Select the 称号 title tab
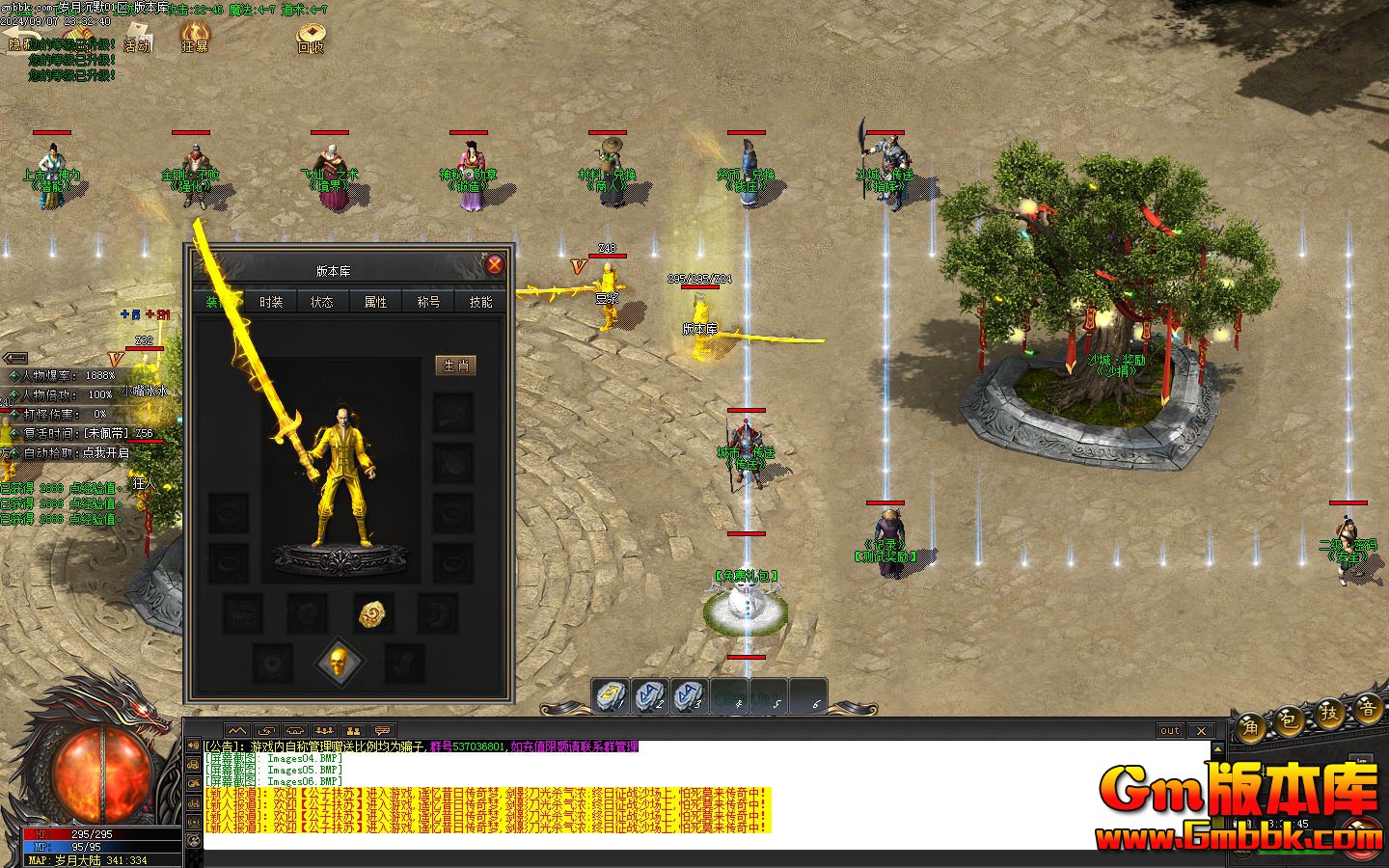 428,302
